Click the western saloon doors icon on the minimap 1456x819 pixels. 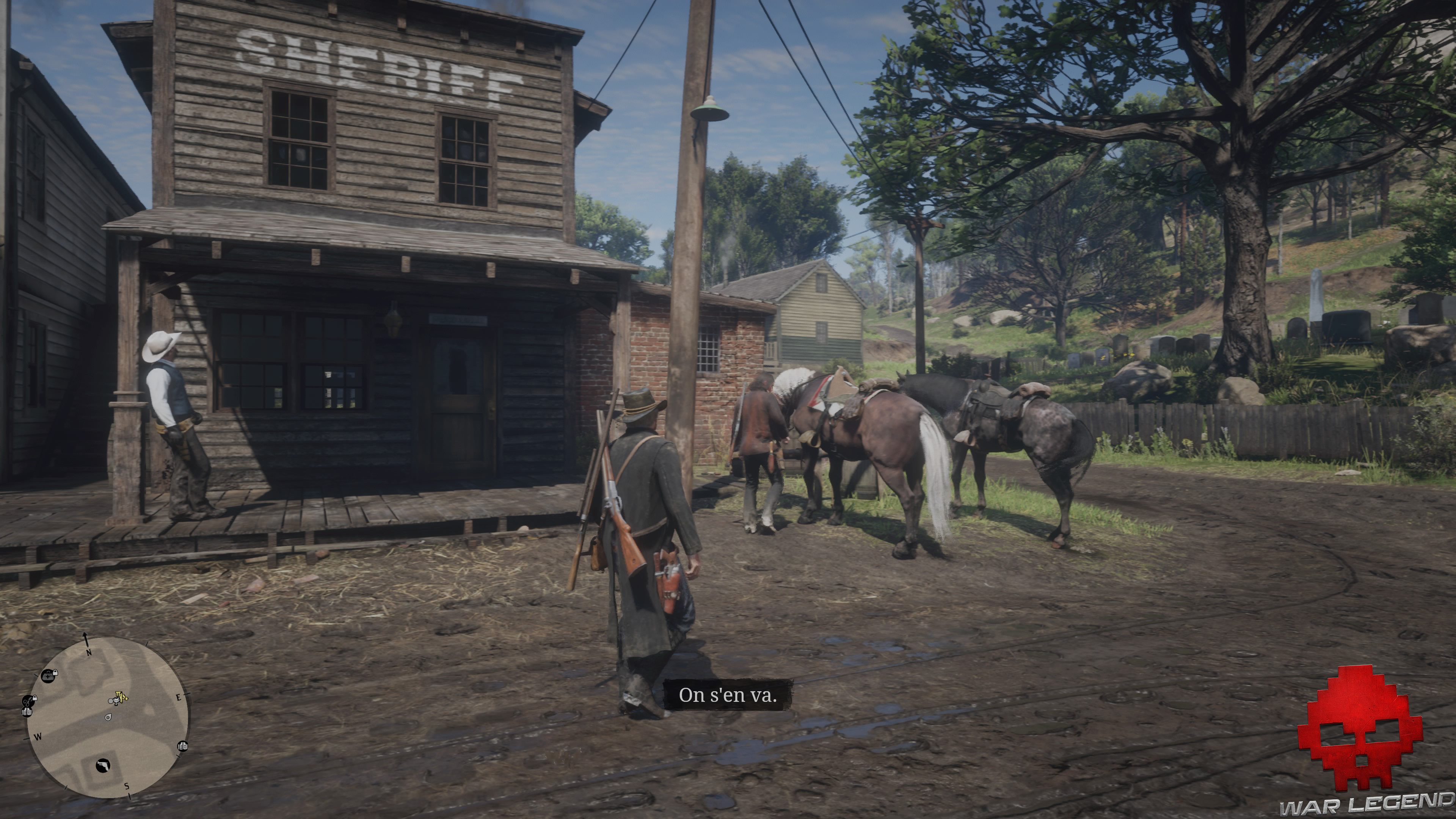pyautogui.click(x=28, y=712)
